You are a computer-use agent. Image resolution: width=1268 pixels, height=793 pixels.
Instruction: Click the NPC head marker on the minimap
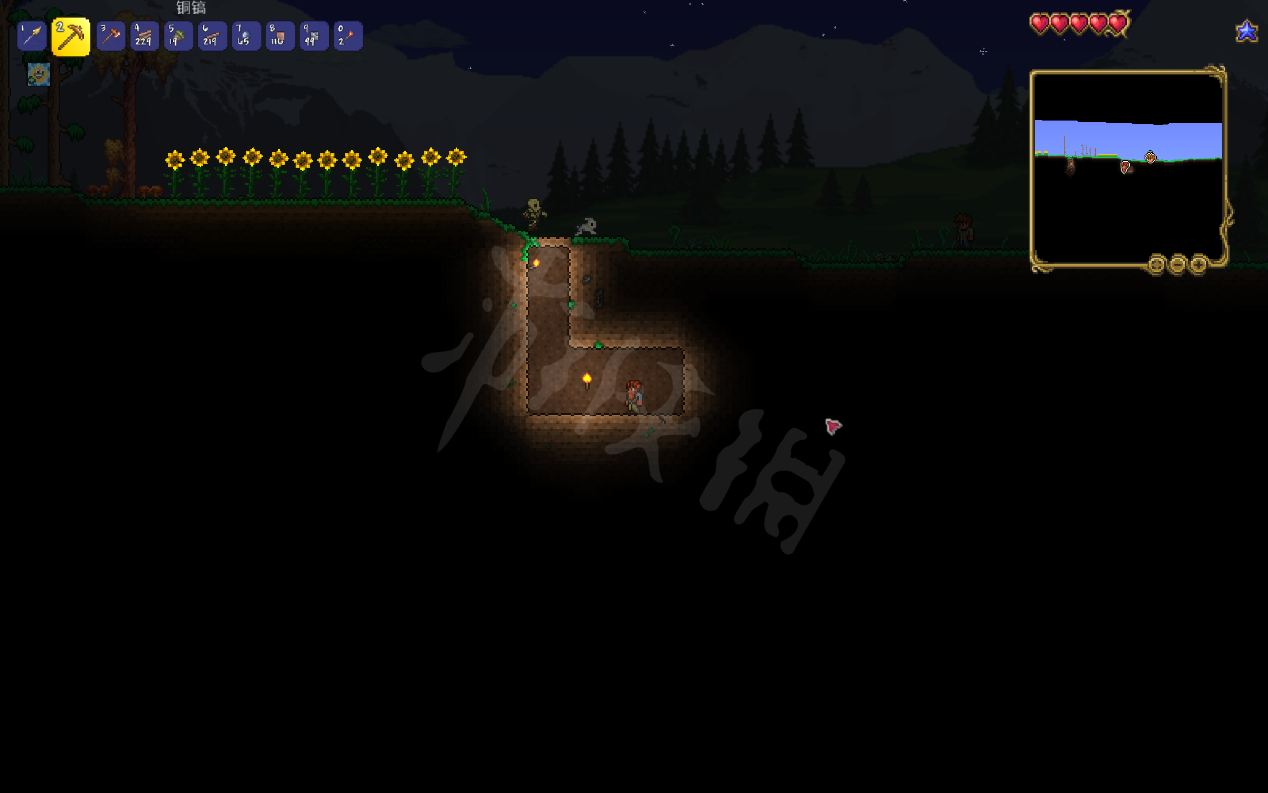point(1150,157)
